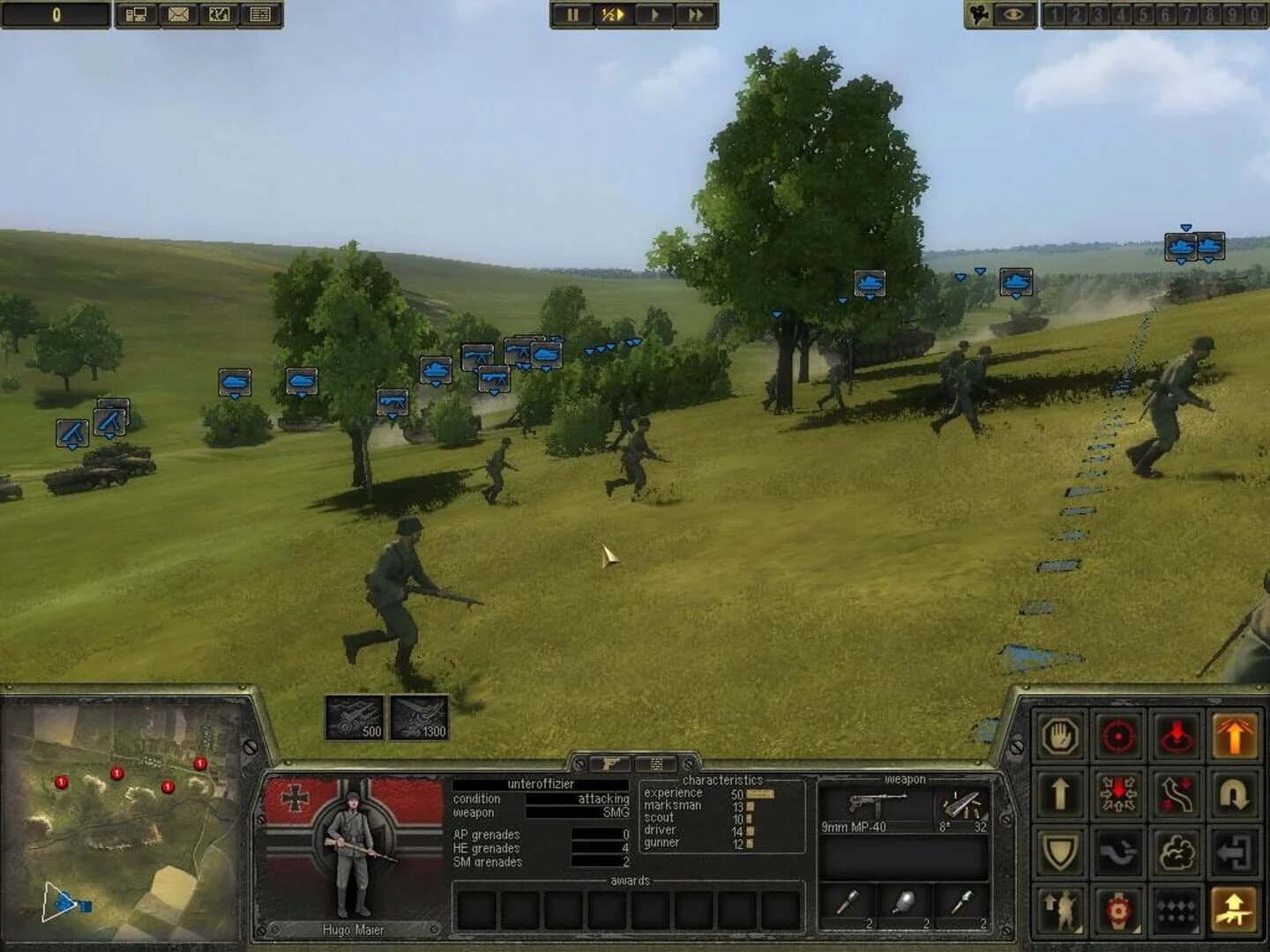Click the fast-forward speed button
Viewport: 1270px width, 952px height.
coord(696,14)
